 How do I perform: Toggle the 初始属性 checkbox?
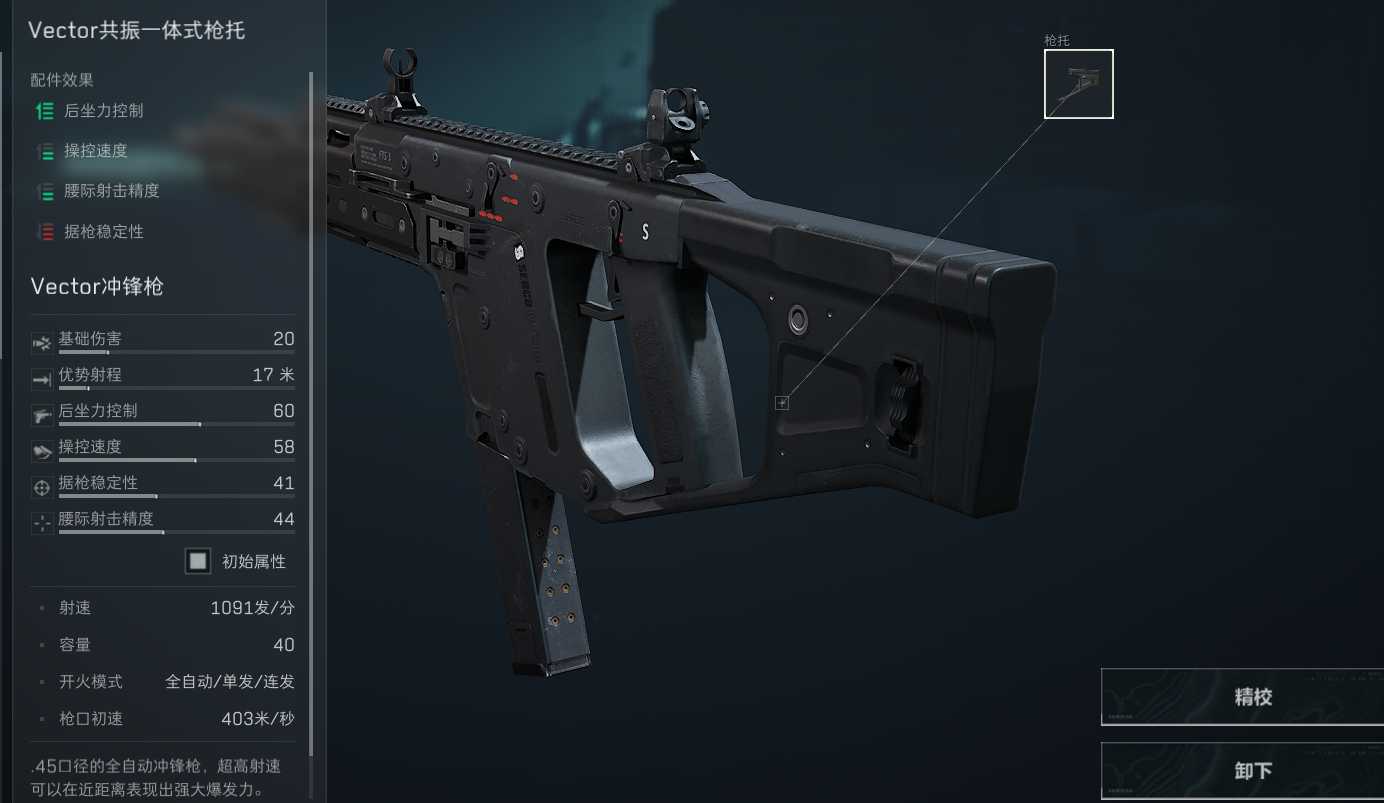click(198, 561)
